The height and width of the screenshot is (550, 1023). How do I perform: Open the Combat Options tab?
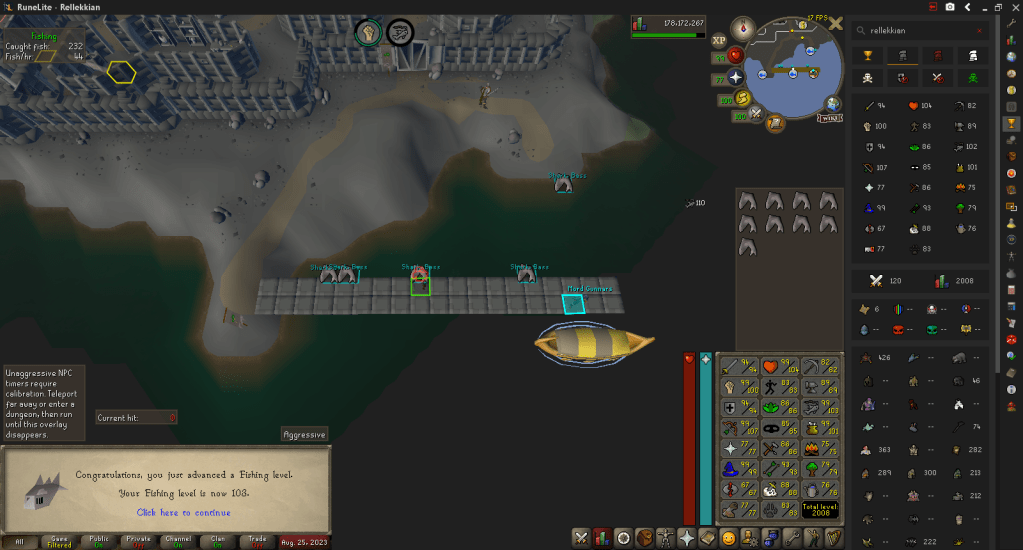(580, 538)
